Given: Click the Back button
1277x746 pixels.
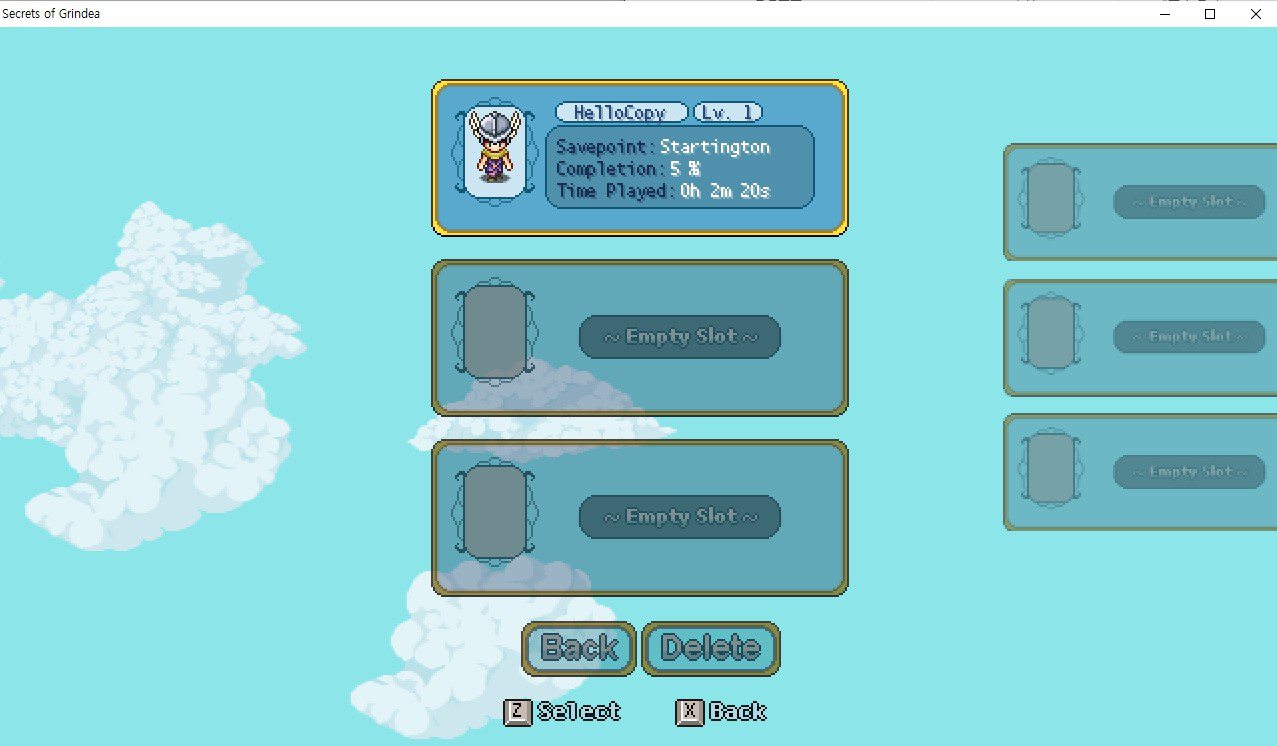Looking at the screenshot, I should click(x=579, y=648).
